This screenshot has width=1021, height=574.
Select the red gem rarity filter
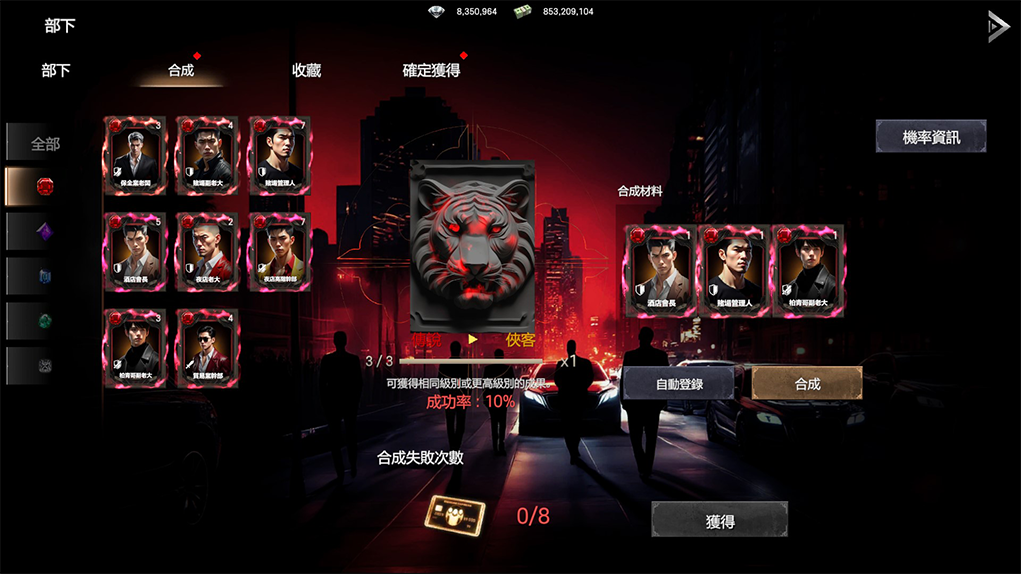[x=45, y=186]
